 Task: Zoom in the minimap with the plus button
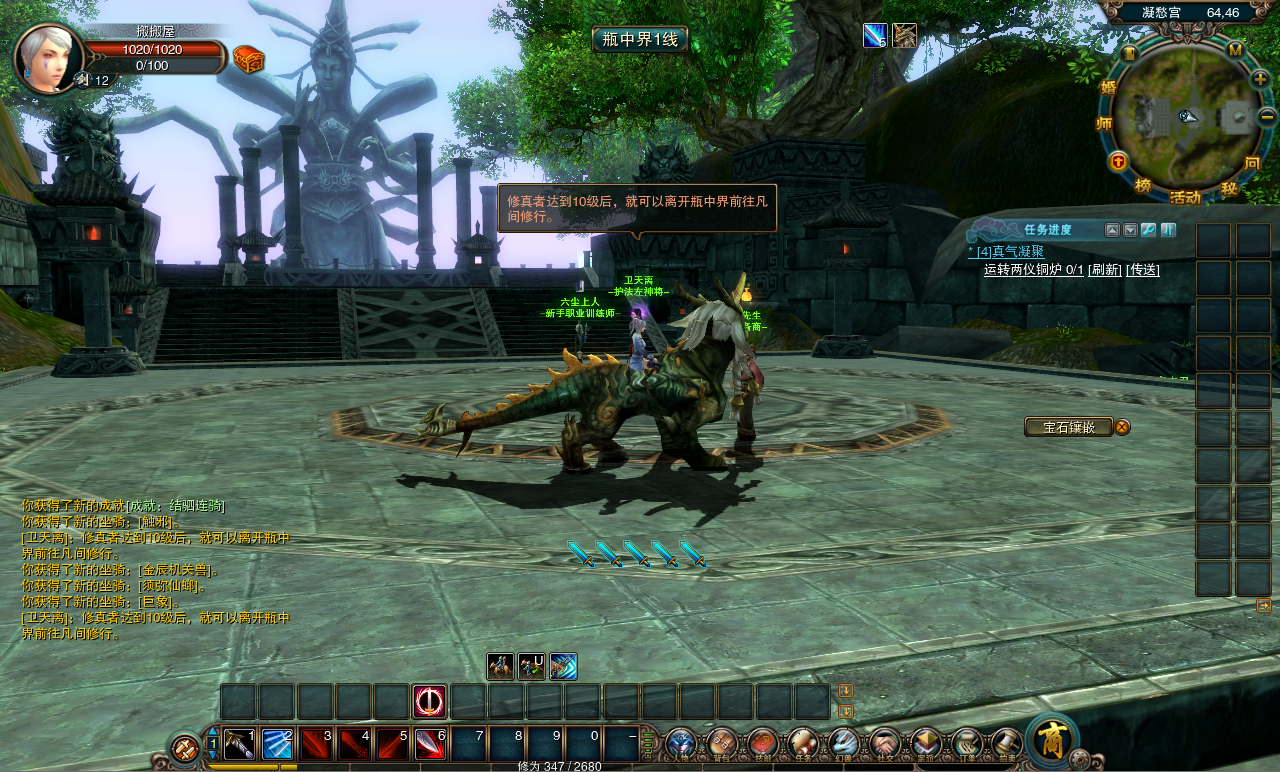(x=1260, y=78)
